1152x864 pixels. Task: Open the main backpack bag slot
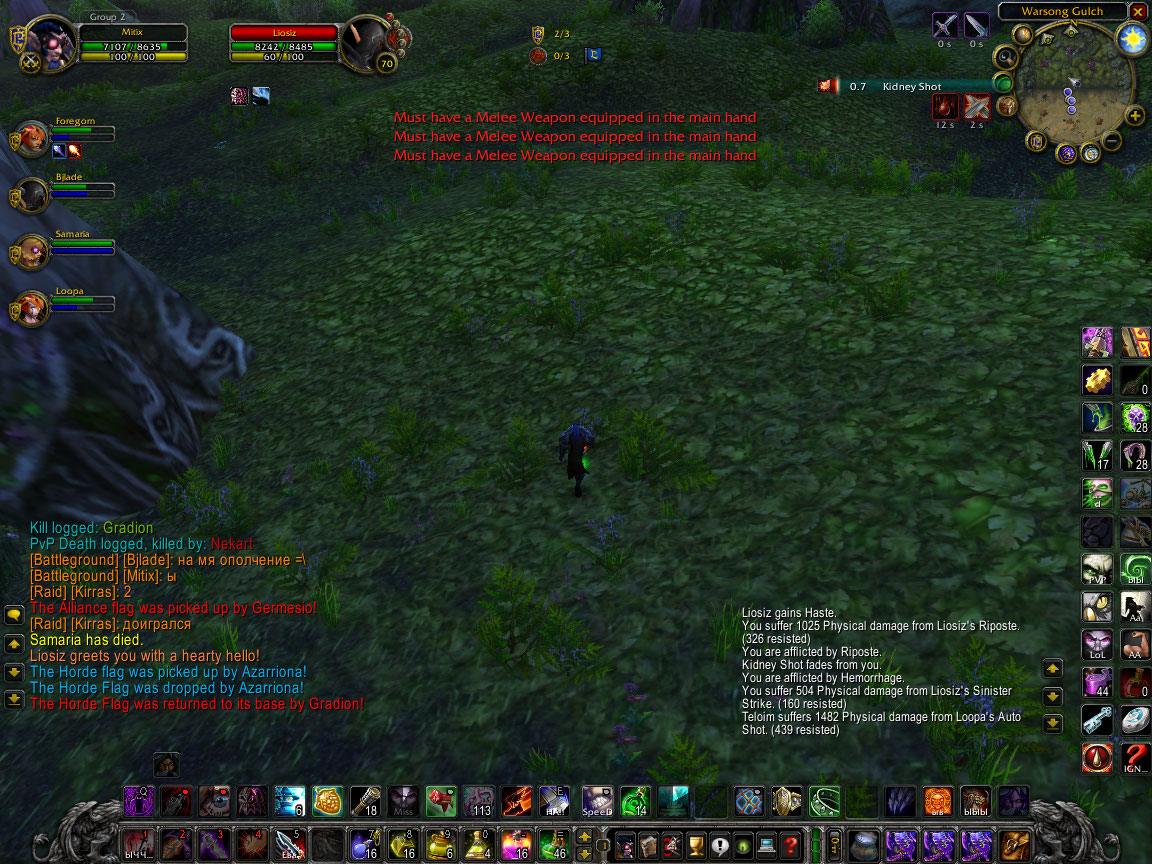1014,845
